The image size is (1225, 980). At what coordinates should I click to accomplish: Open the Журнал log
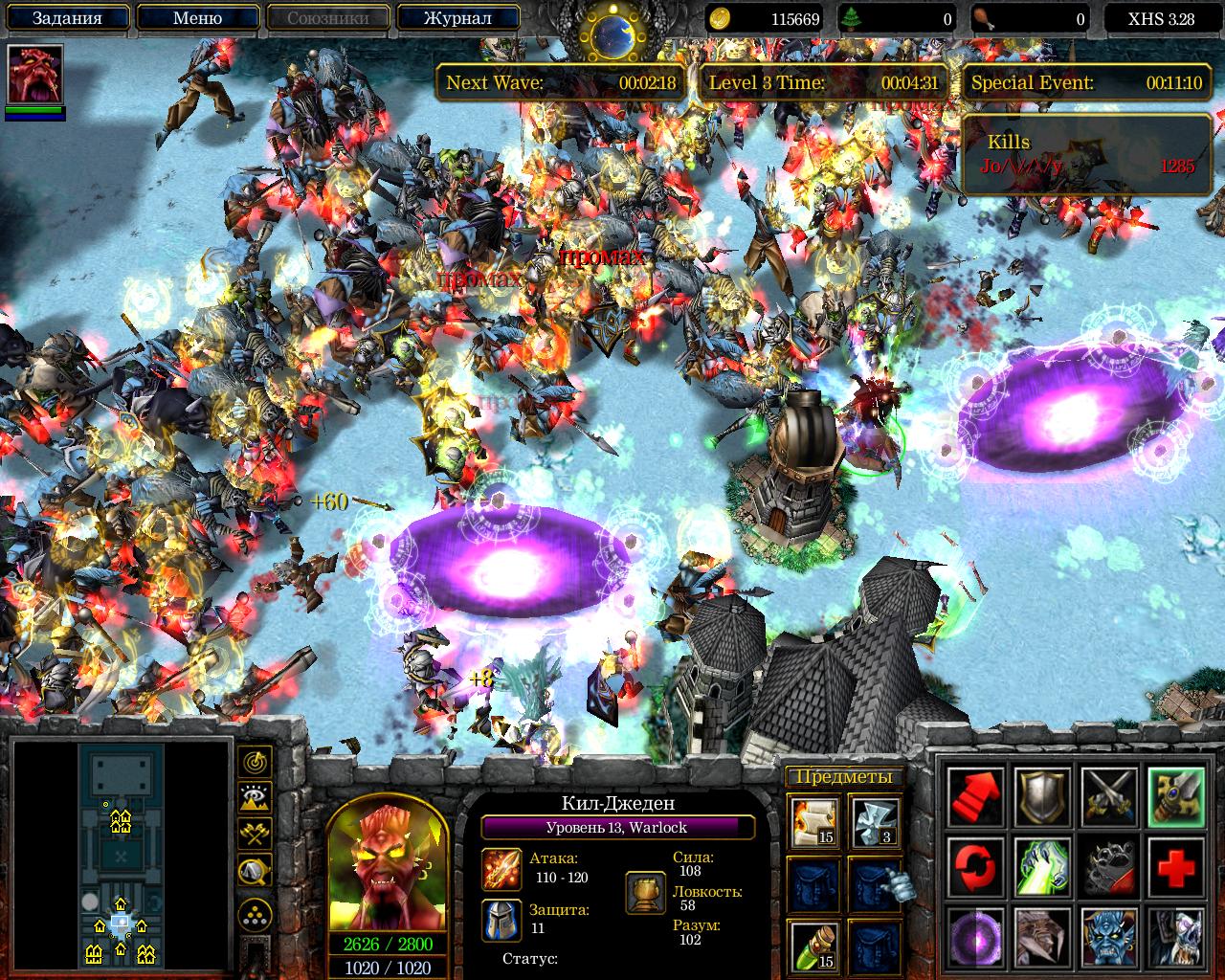pyautogui.click(x=457, y=17)
